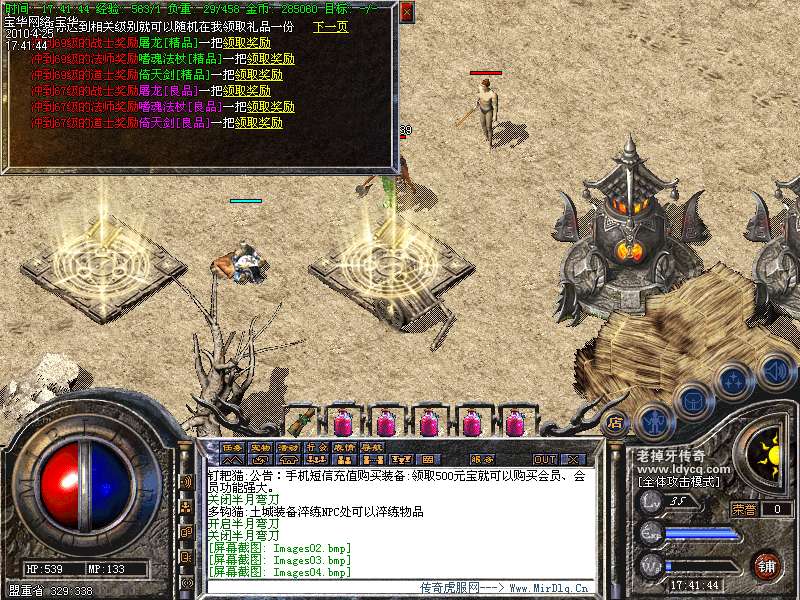Open the 行会 guild tab
The image size is (800, 600).
click(x=316, y=447)
